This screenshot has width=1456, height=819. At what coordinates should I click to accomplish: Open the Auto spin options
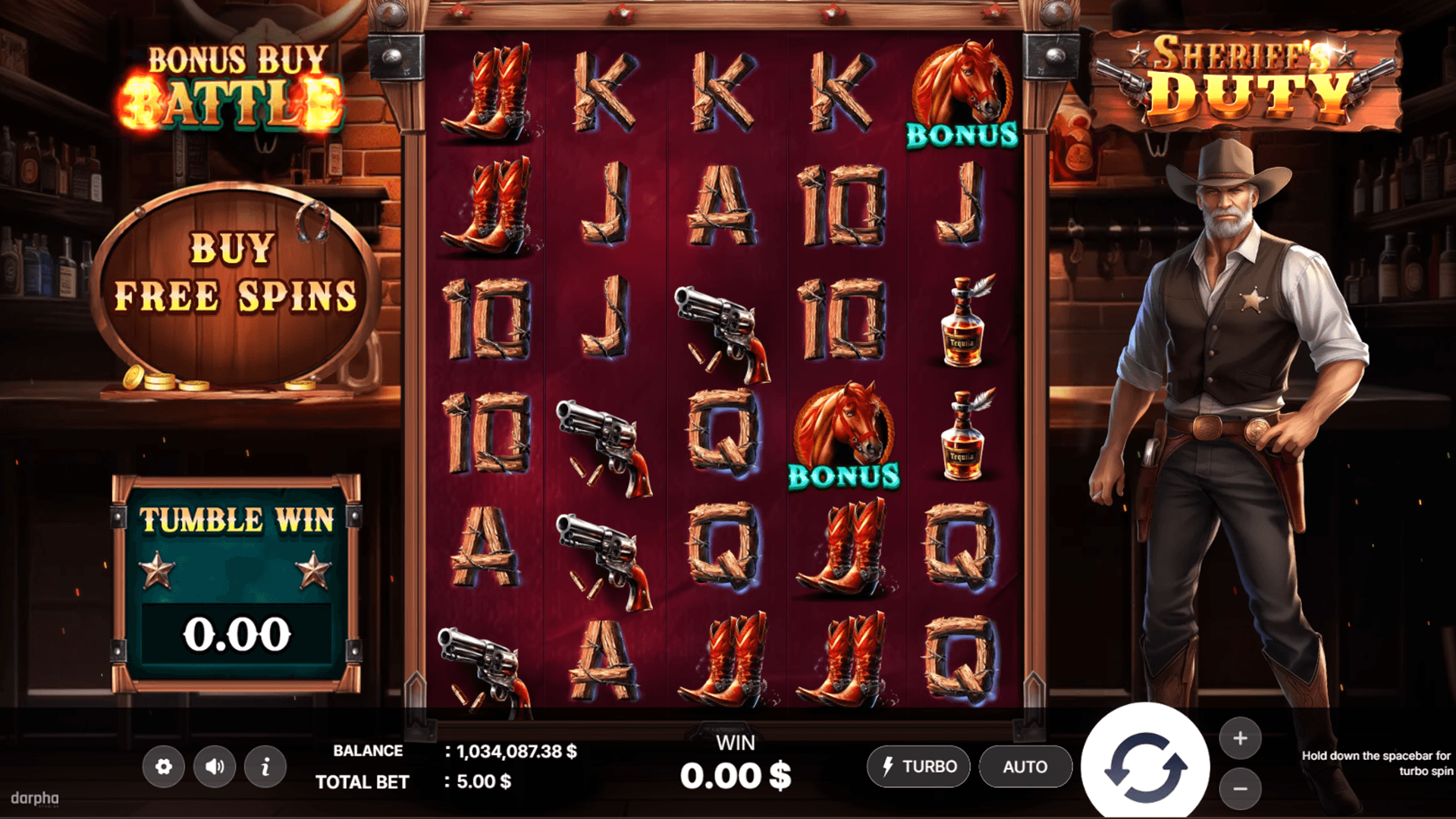coord(1025,767)
